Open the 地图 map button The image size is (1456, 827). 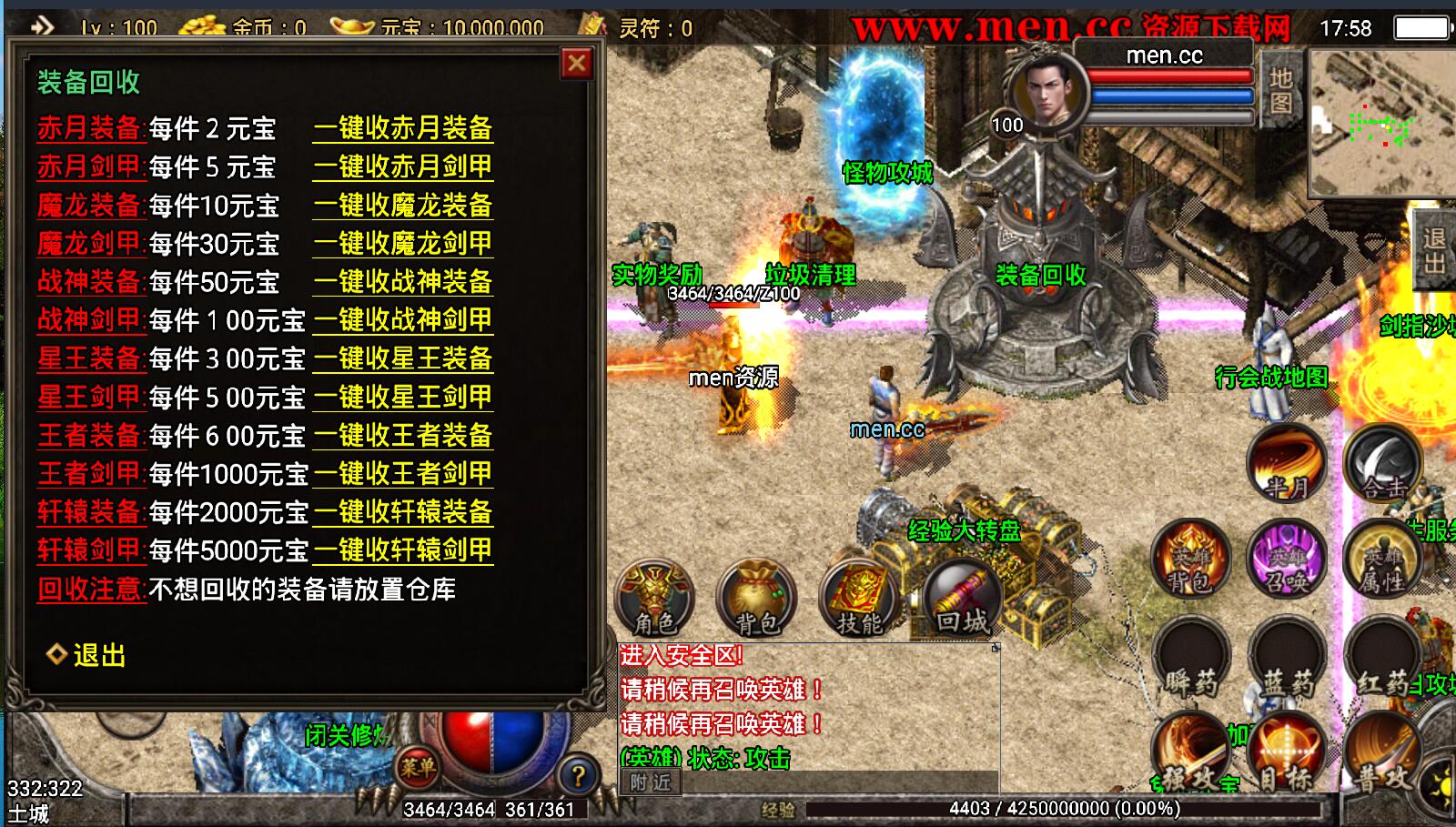point(1280,91)
